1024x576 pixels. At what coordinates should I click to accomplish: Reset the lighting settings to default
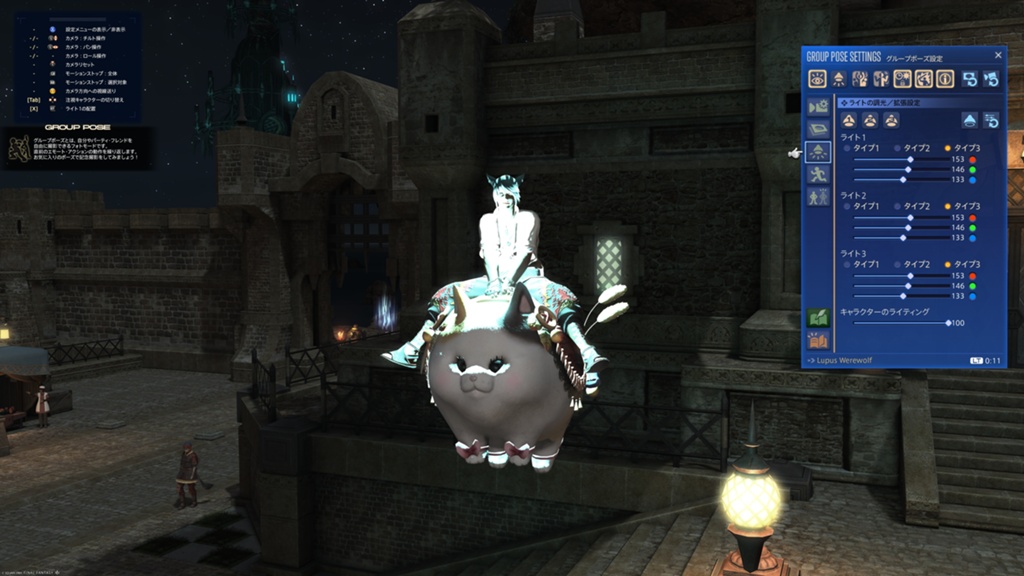pos(992,120)
